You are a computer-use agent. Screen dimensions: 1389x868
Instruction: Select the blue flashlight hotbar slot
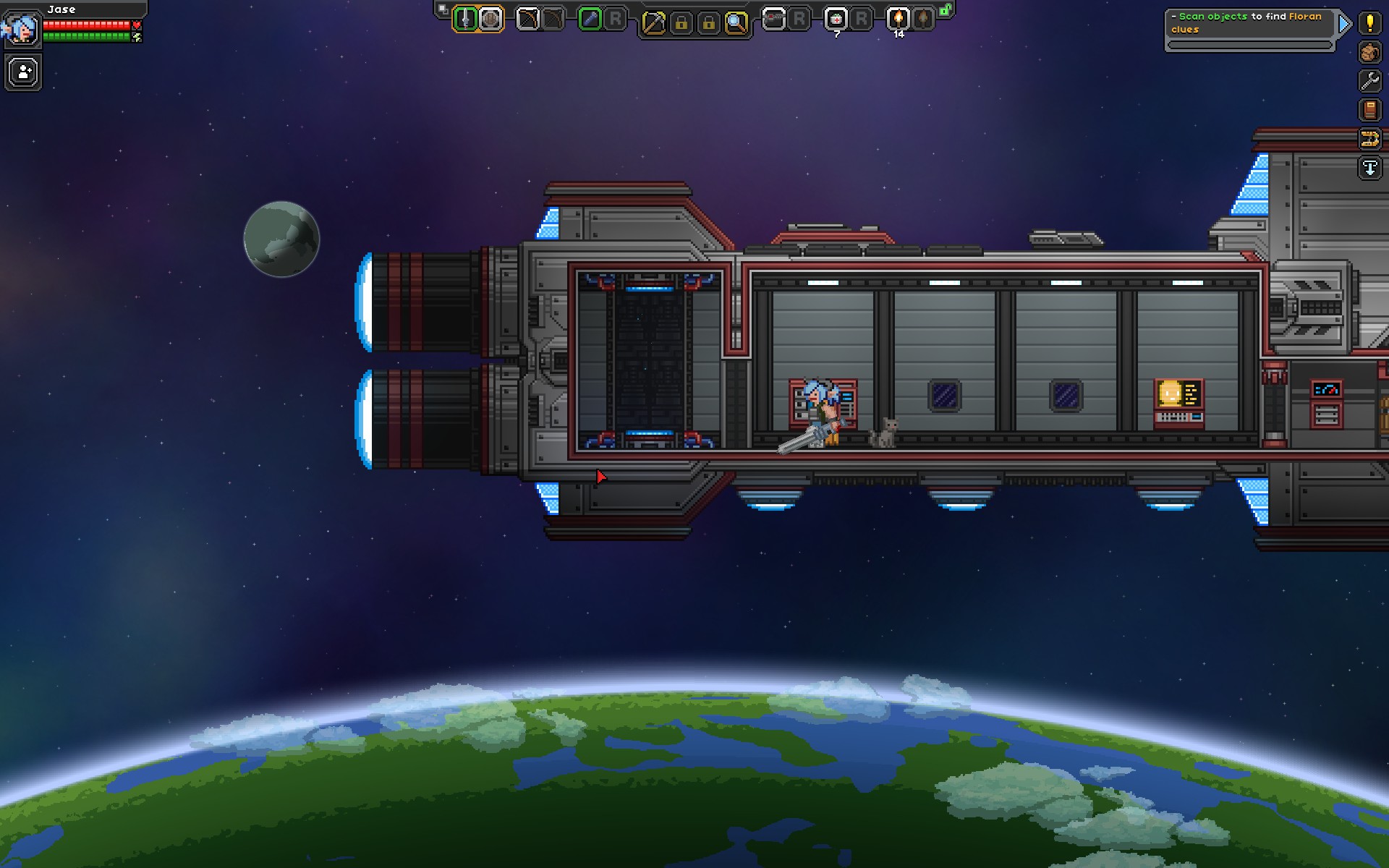coord(590,20)
